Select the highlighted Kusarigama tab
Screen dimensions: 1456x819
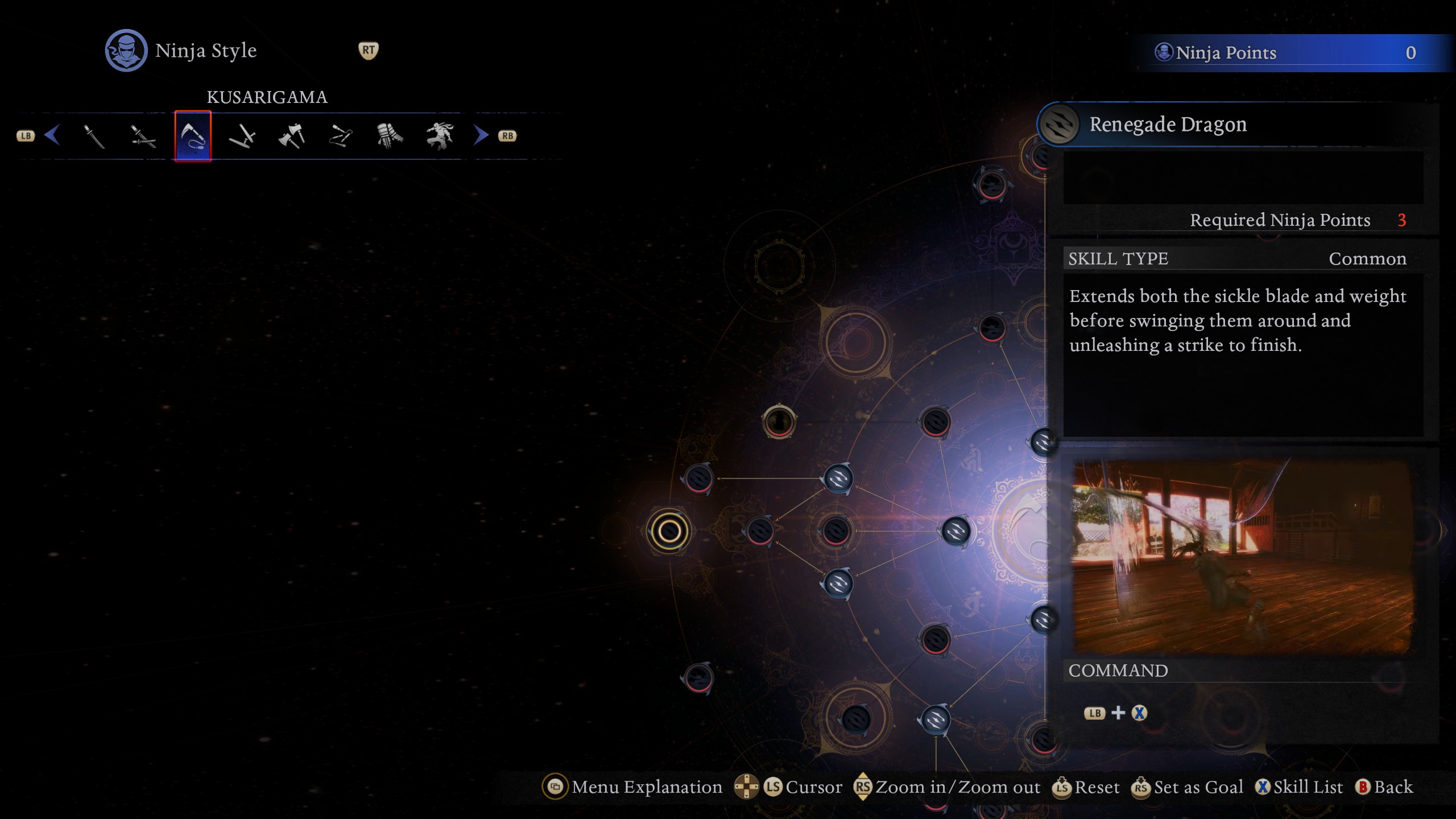point(193,136)
